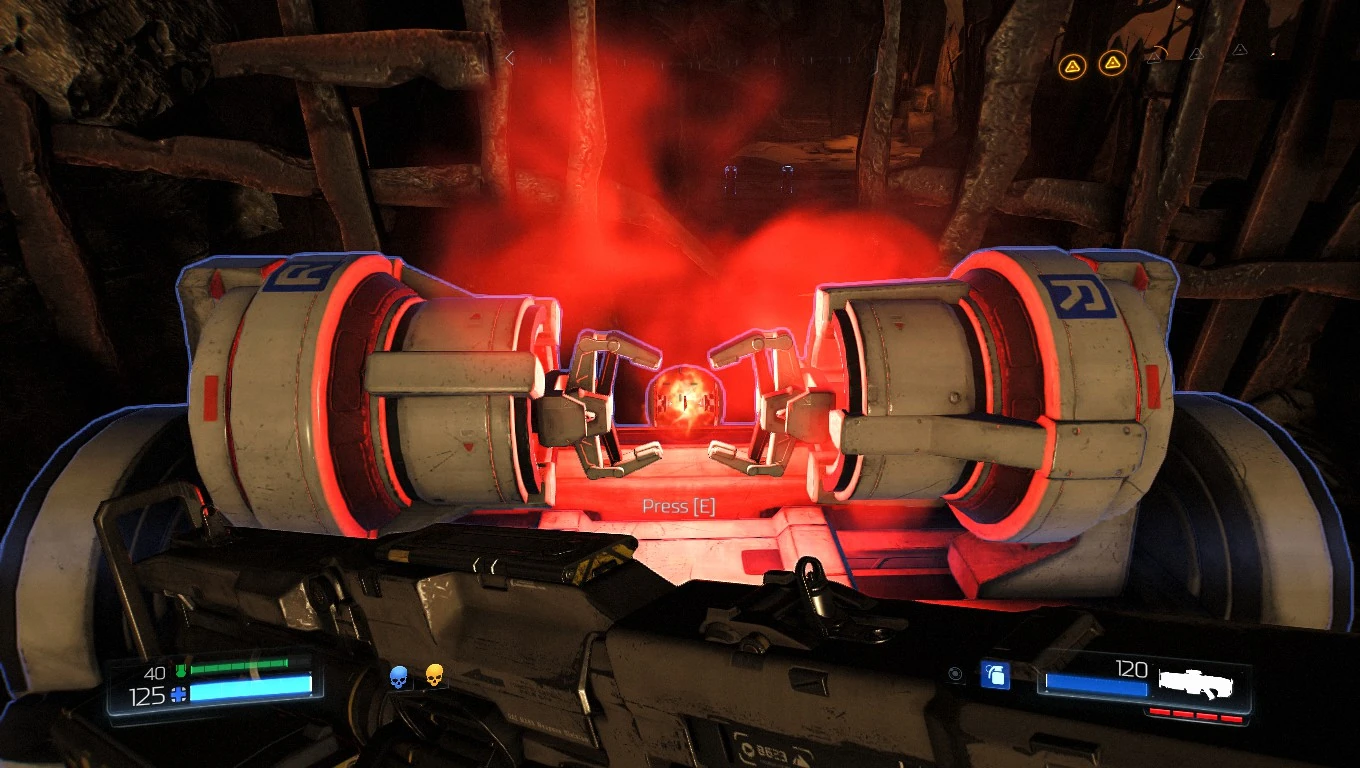Click the green armor bar
Image resolution: width=1360 pixels, height=768 pixels.
tap(240, 664)
